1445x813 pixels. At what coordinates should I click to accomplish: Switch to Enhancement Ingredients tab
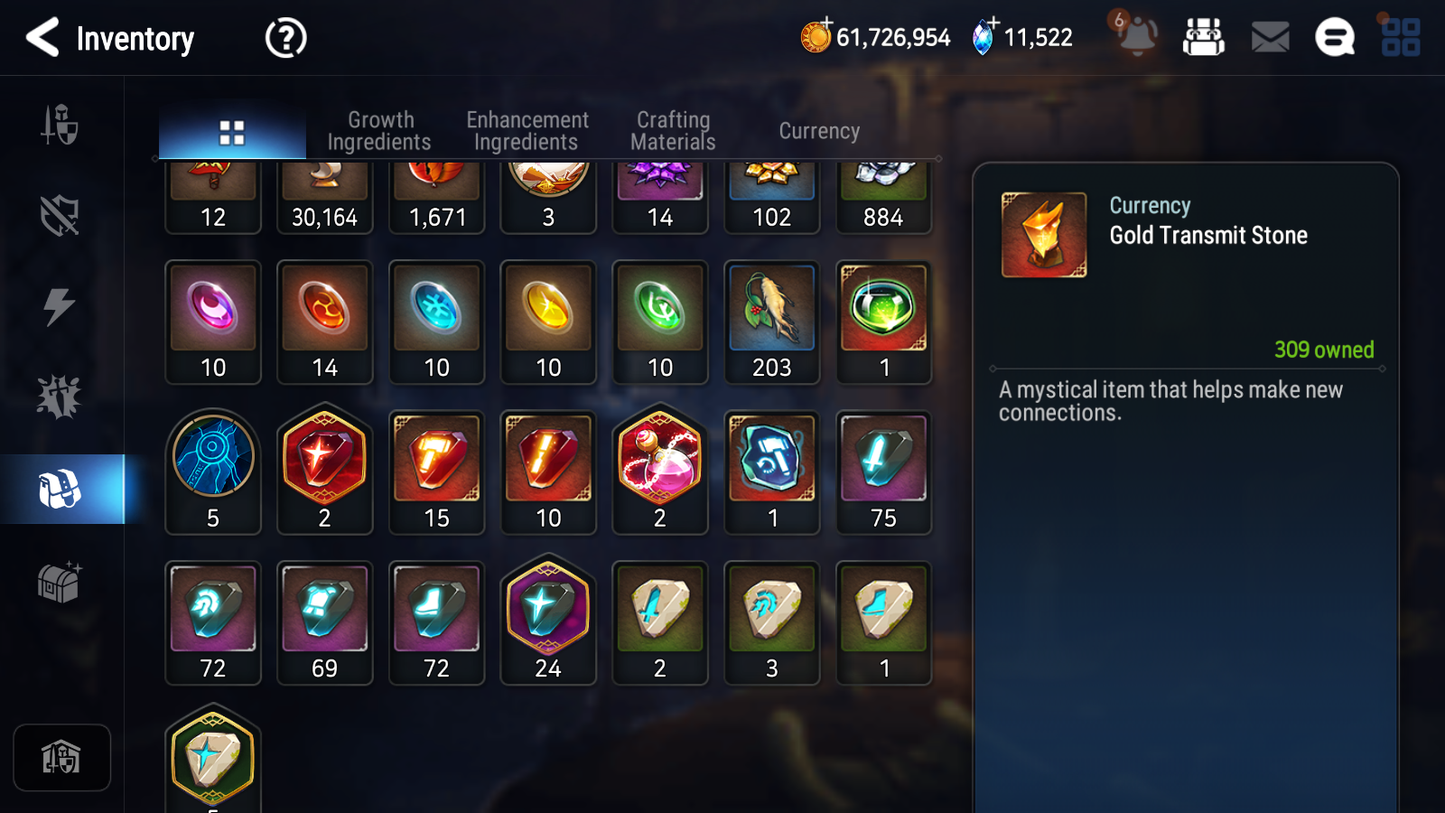click(527, 131)
